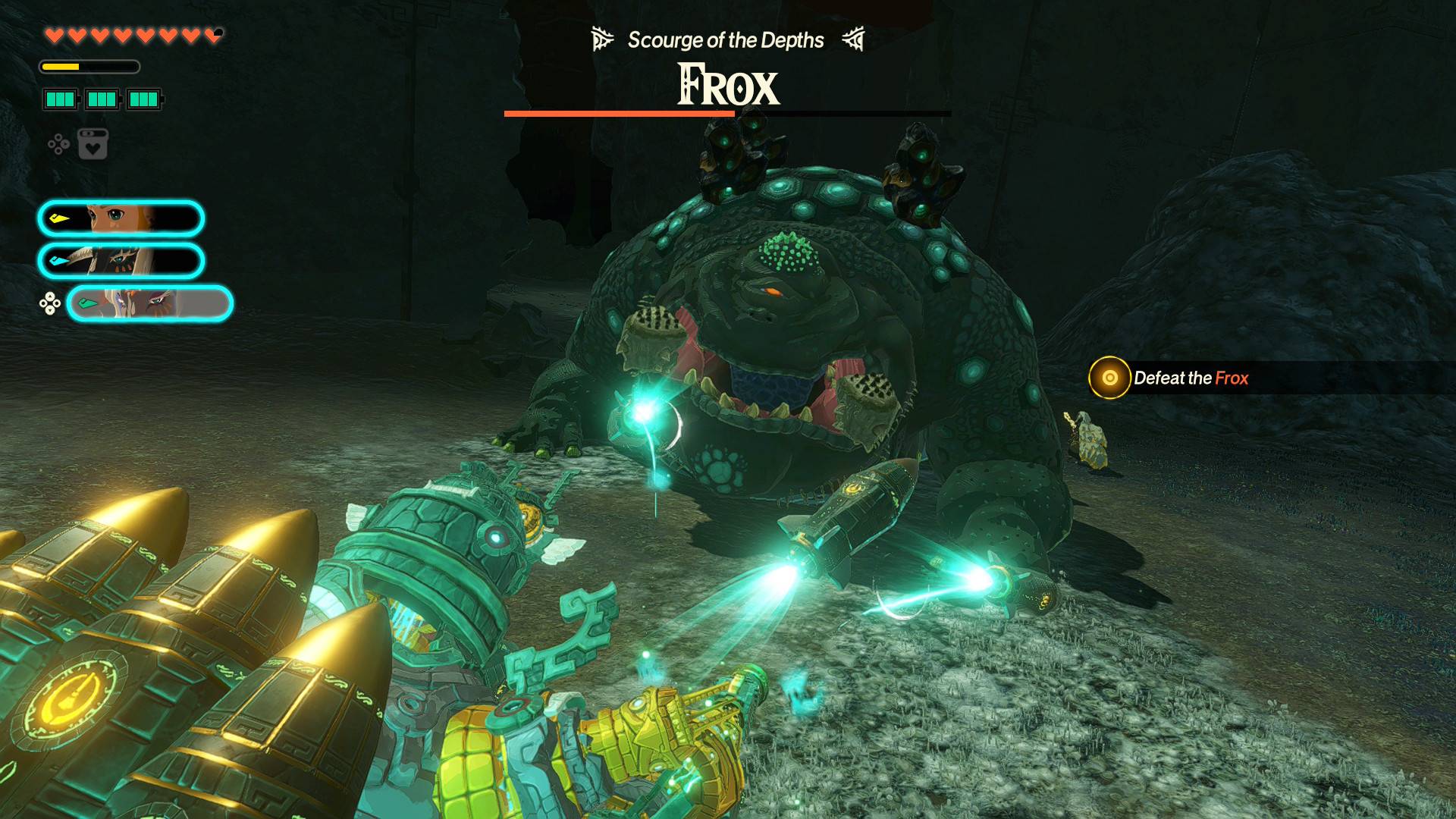Choose the highlighted bottom character portrait
This screenshot has width=1456, height=819.
click(149, 304)
